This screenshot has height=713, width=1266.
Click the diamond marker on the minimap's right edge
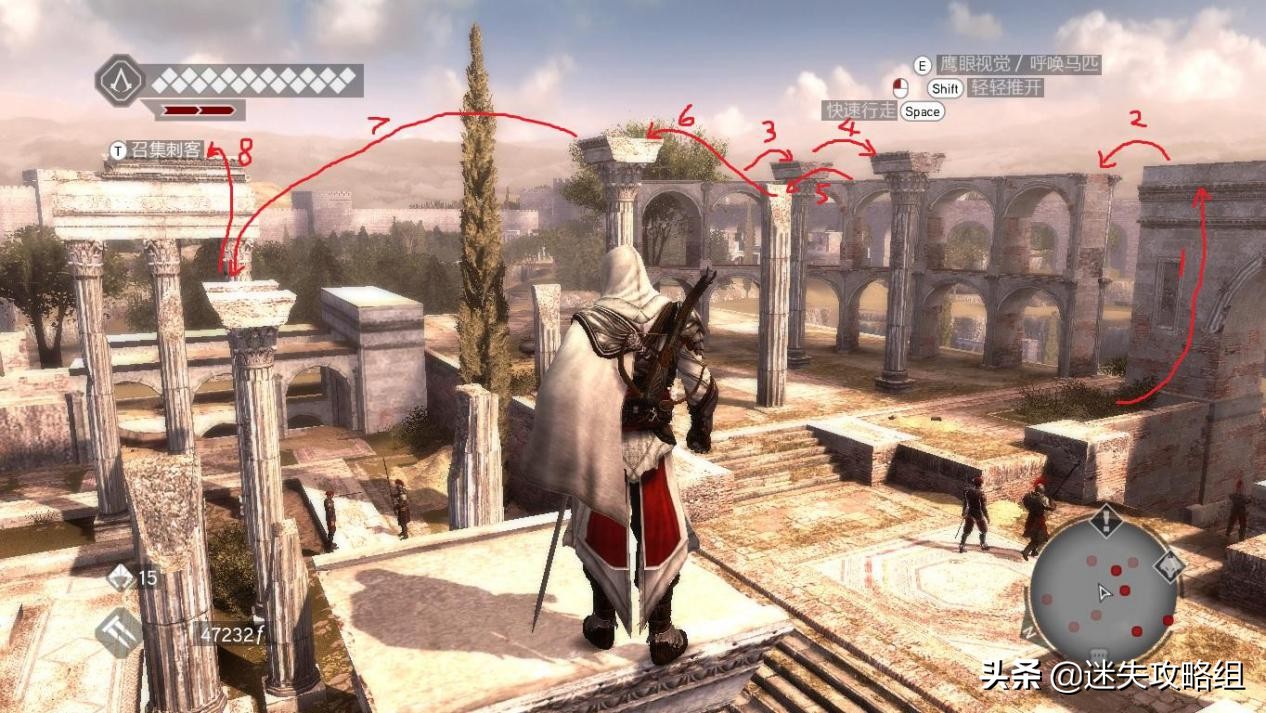point(1169,565)
